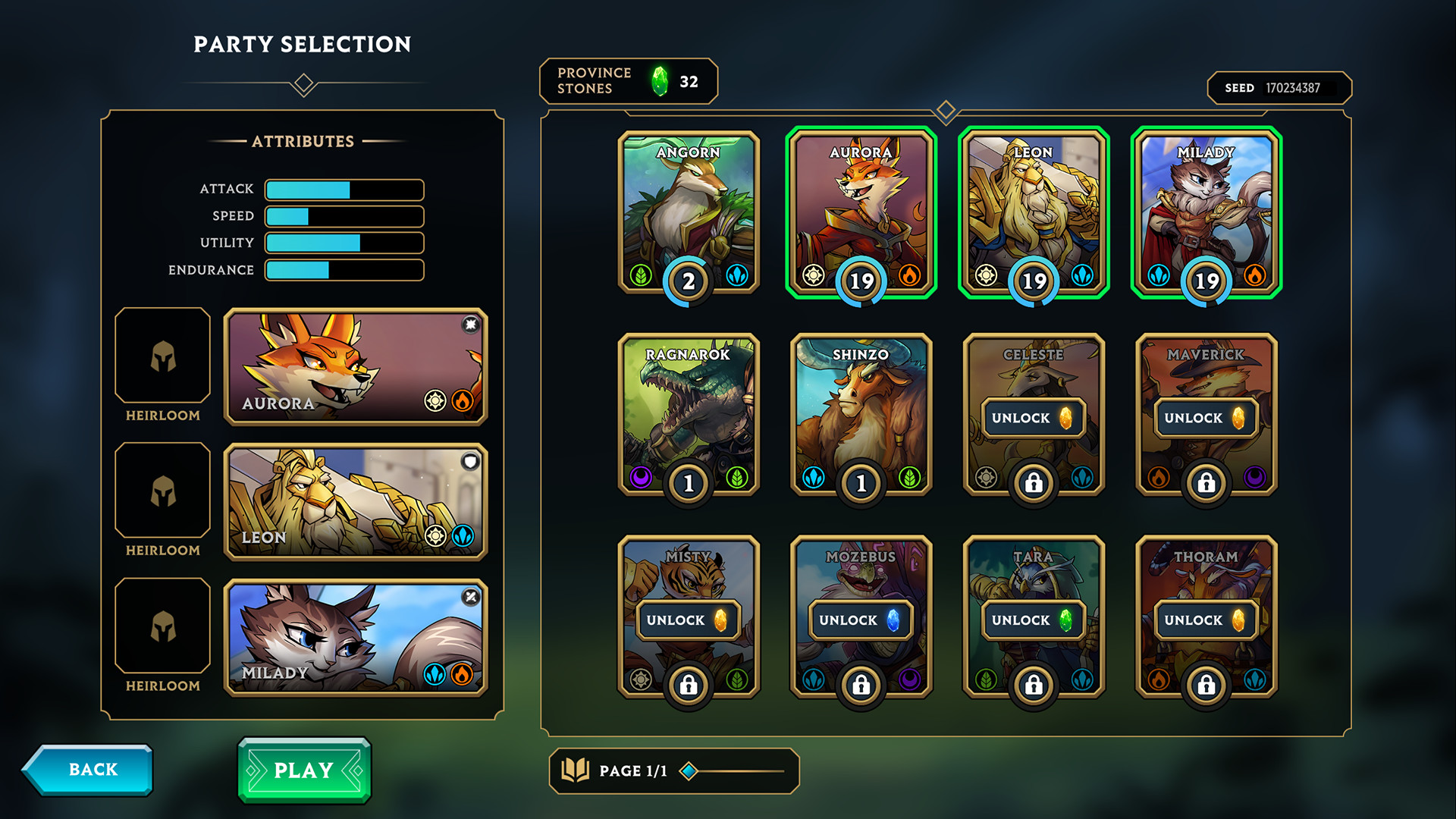
Task: Unlock the hero Maverick
Action: click(1205, 418)
